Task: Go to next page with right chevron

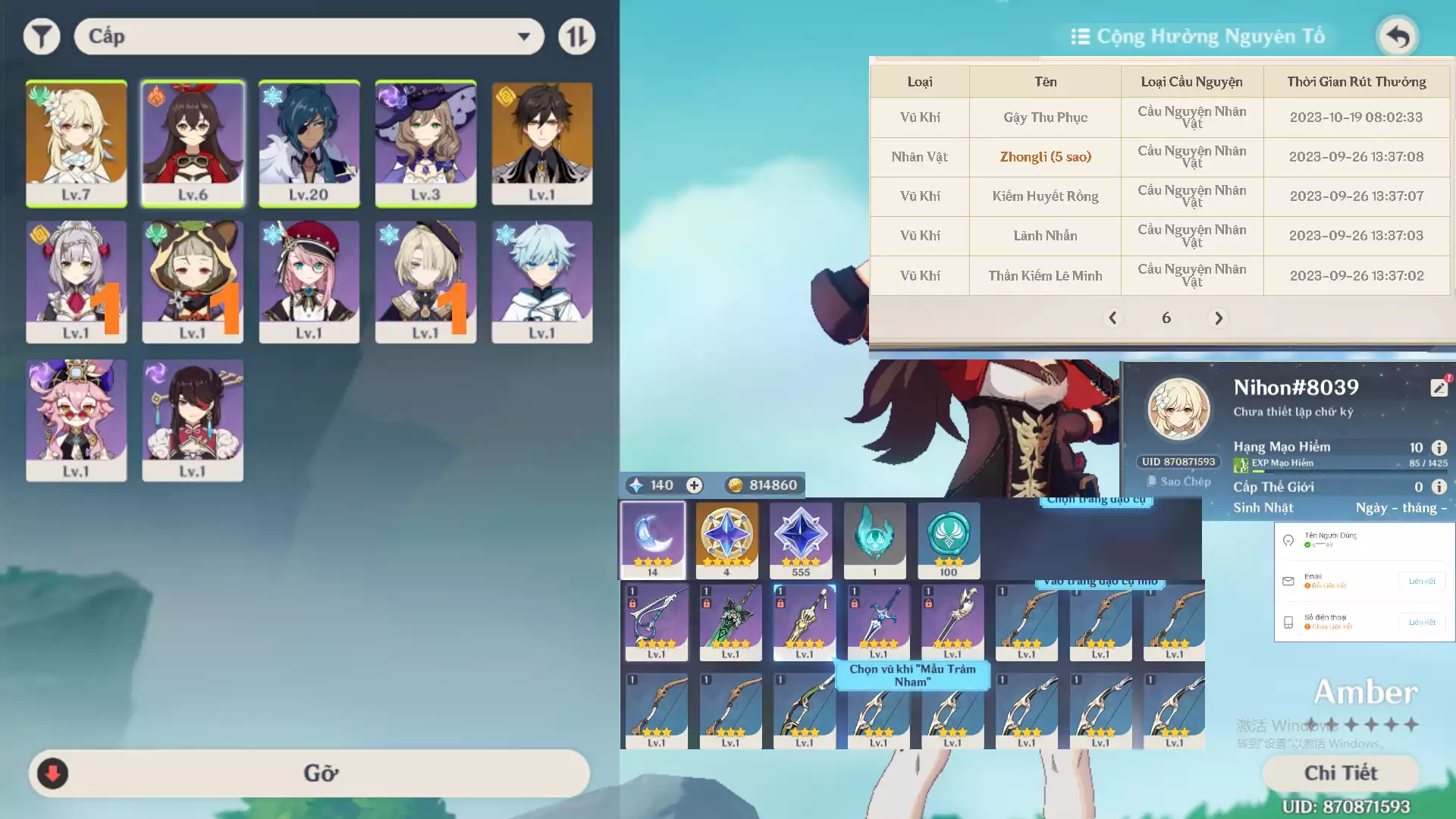Action: (1219, 318)
